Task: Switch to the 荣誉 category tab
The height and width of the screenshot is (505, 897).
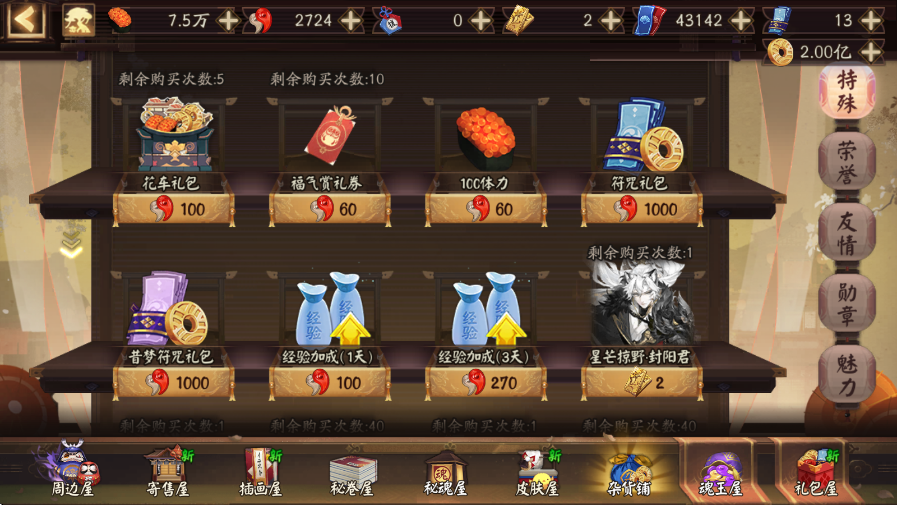Action: (x=846, y=161)
